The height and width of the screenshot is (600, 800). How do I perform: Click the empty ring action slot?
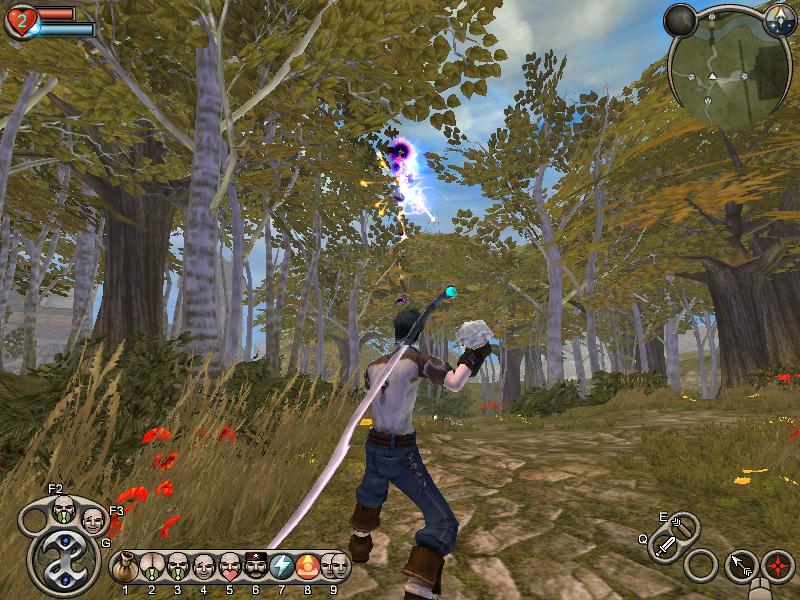[x=702, y=565]
